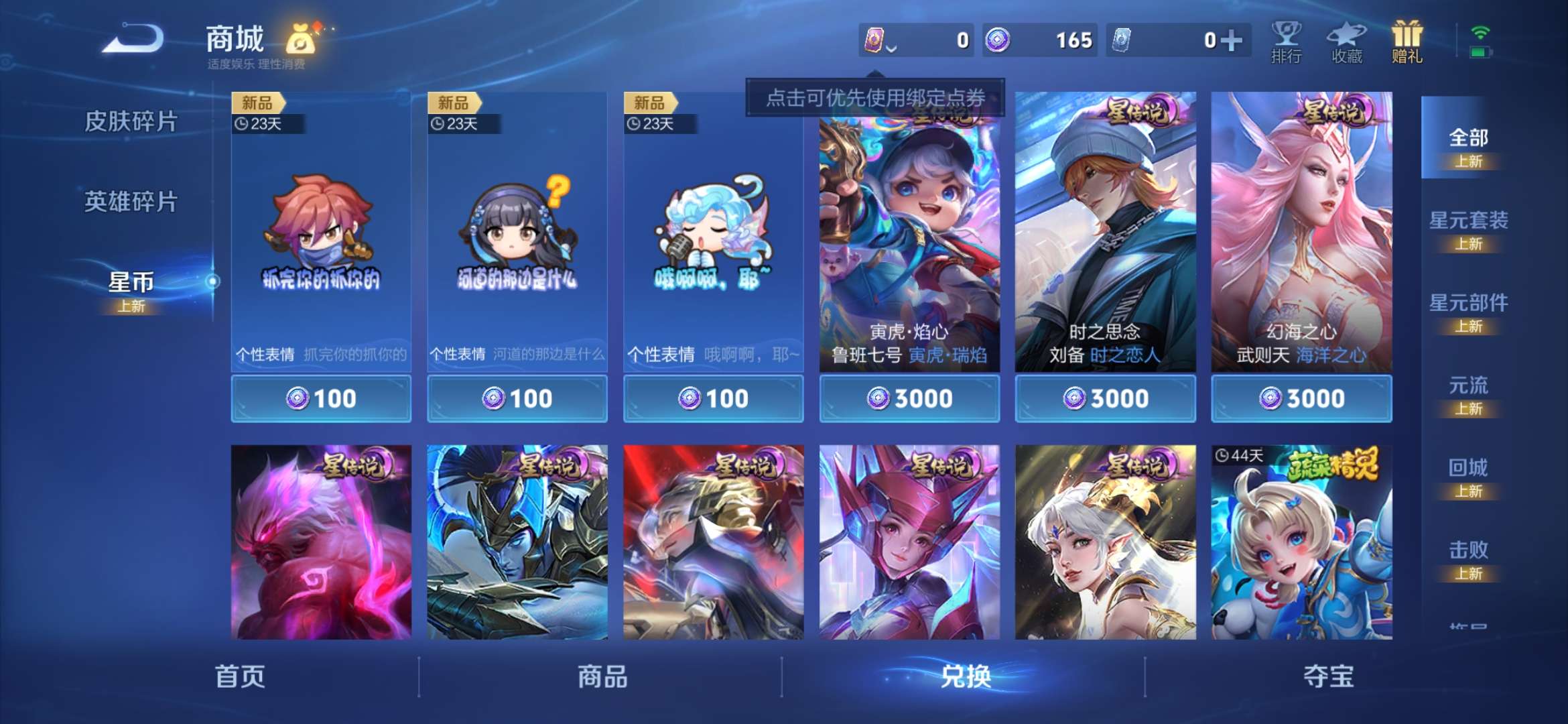Buy the 哦啊啊耶 expression for 100

tap(712, 398)
